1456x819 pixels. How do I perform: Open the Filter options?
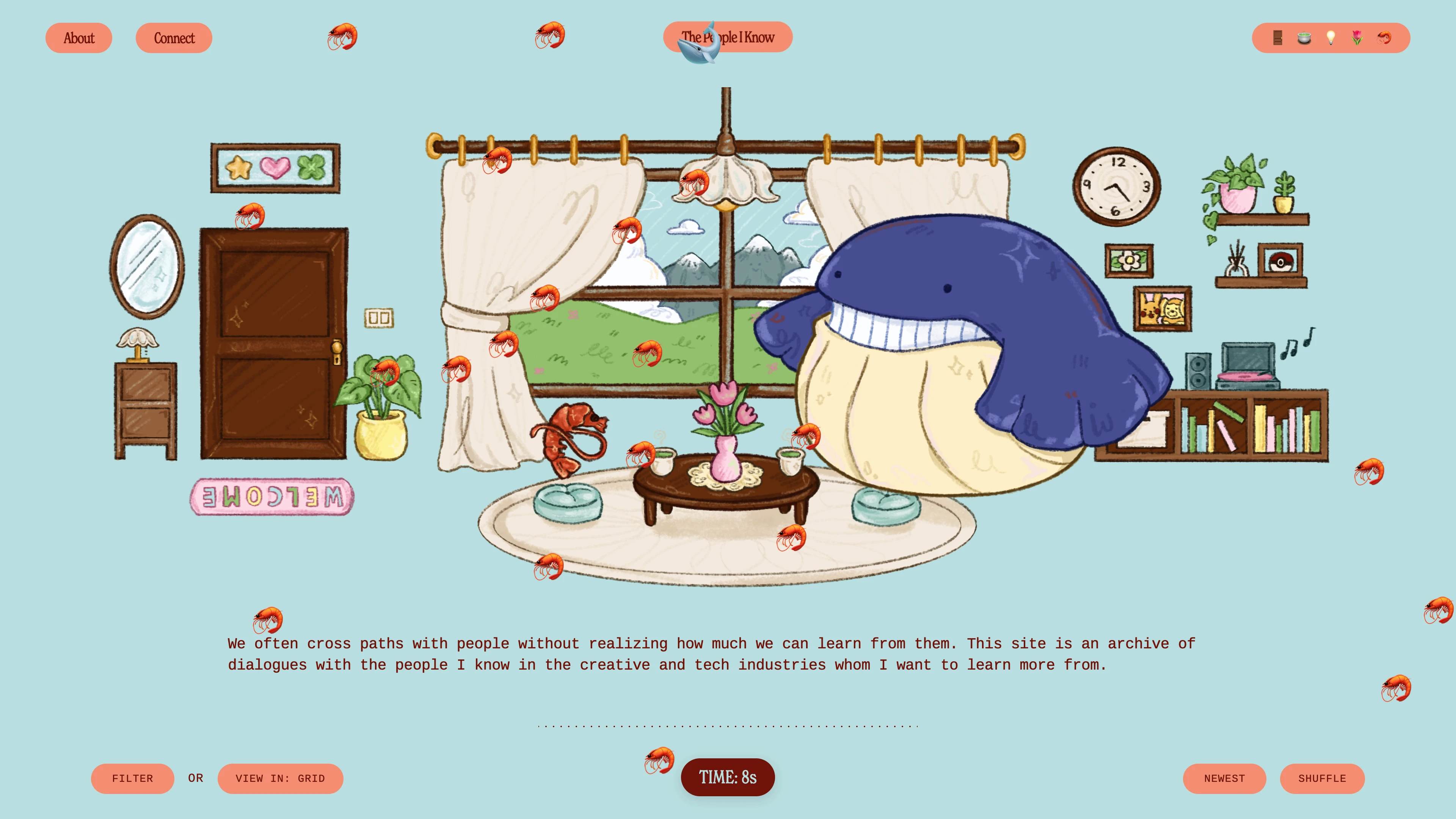click(x=132, y=778)
